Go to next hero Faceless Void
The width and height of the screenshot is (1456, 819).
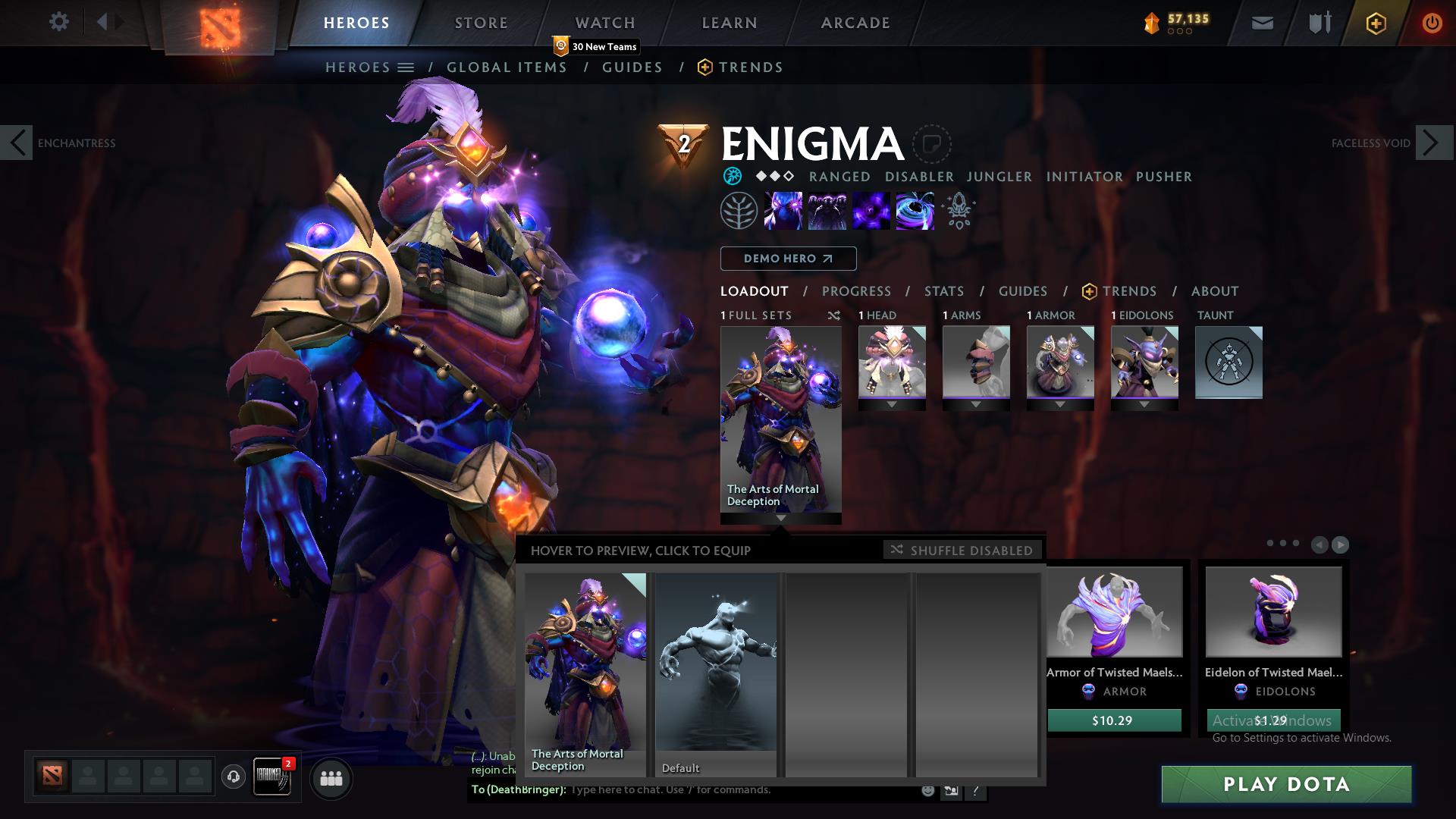click(1433, 143)
